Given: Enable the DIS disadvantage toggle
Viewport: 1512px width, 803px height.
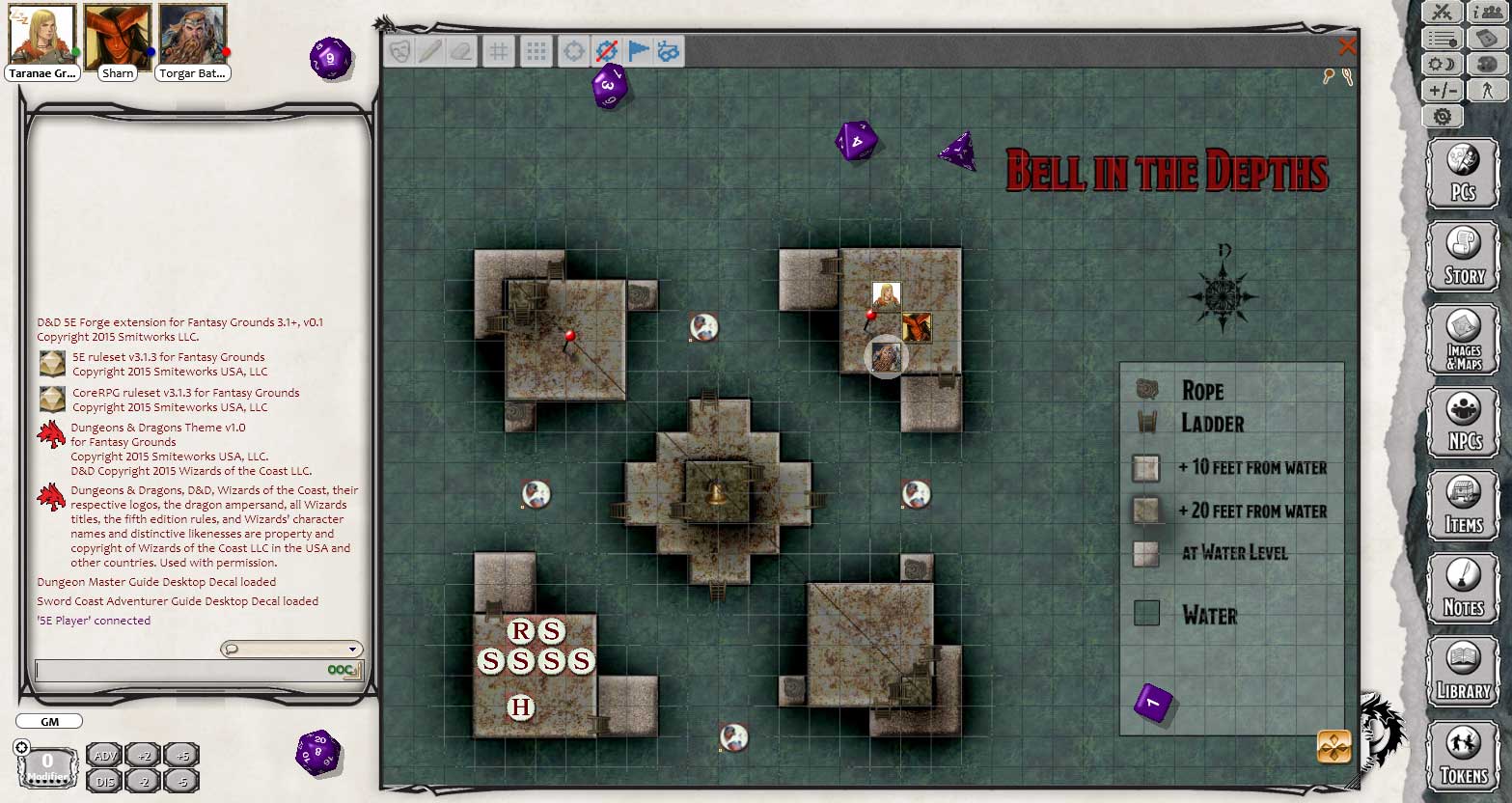Looking at the screenshot, I should click(104, 780).
